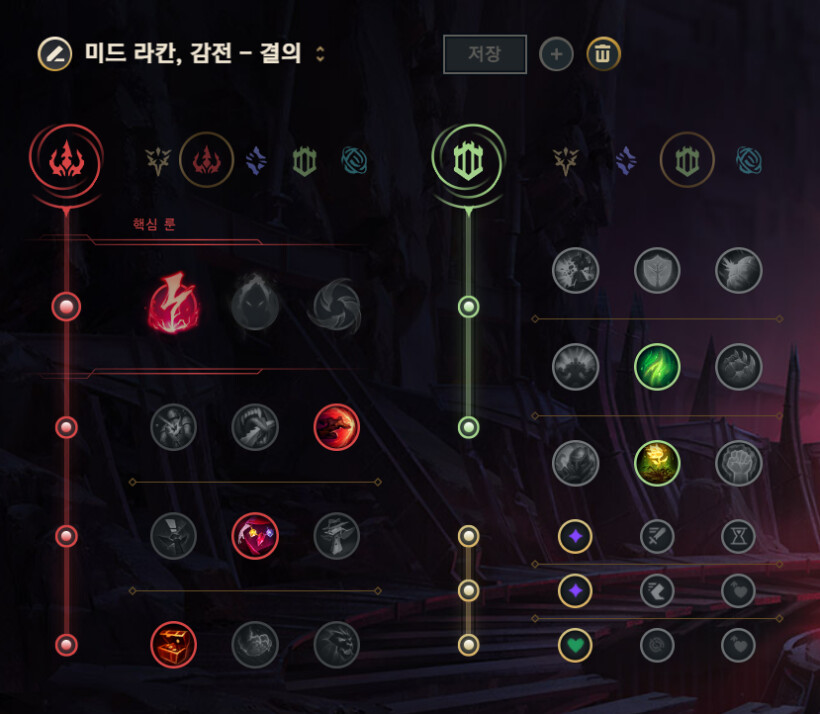This screenshot has width=820, height=714.
Task: Switch secondary path to Precision
Action: [x=566, y=160]
